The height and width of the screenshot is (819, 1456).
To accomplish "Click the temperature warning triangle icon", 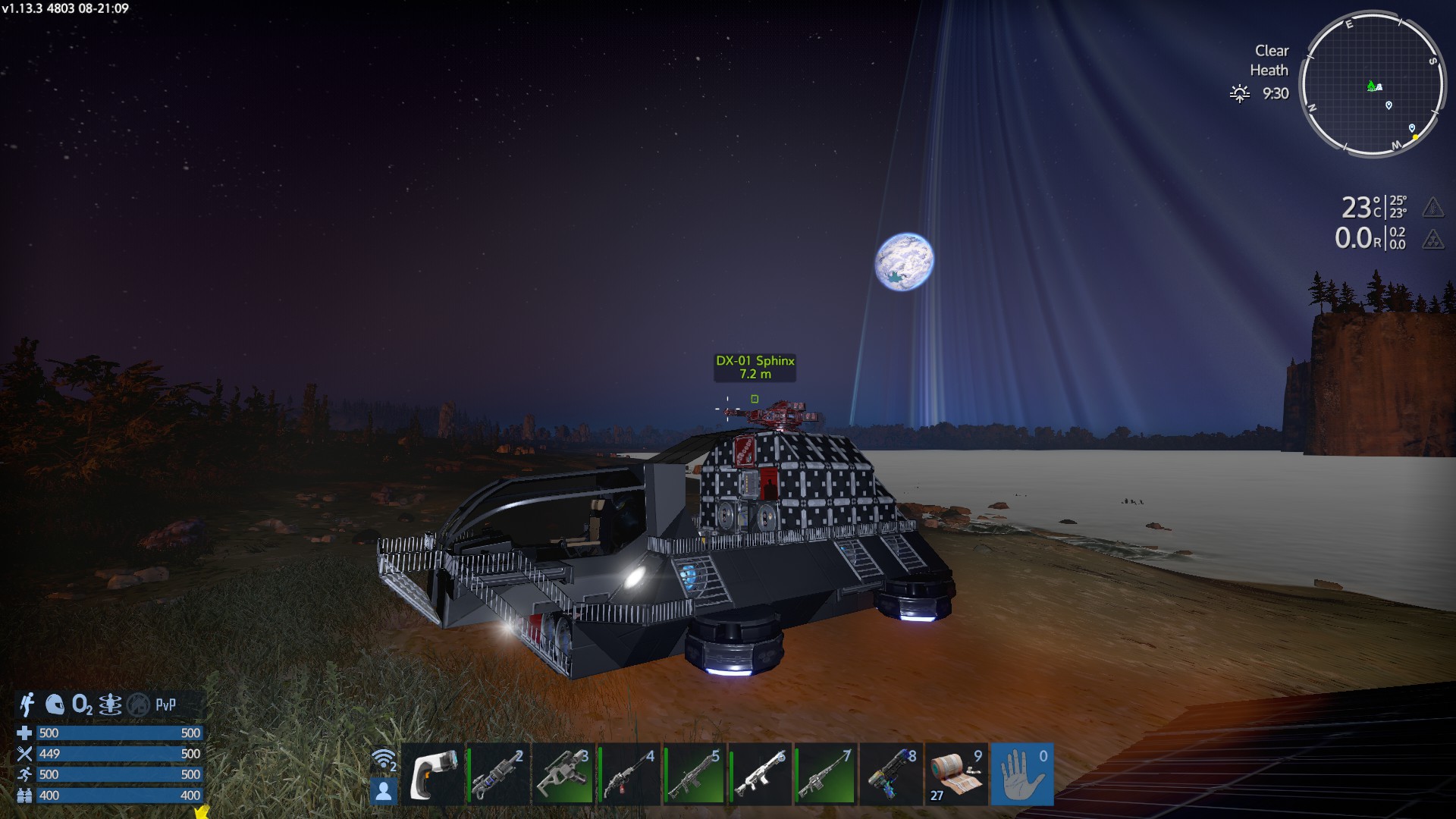I will pos(1432,207).
